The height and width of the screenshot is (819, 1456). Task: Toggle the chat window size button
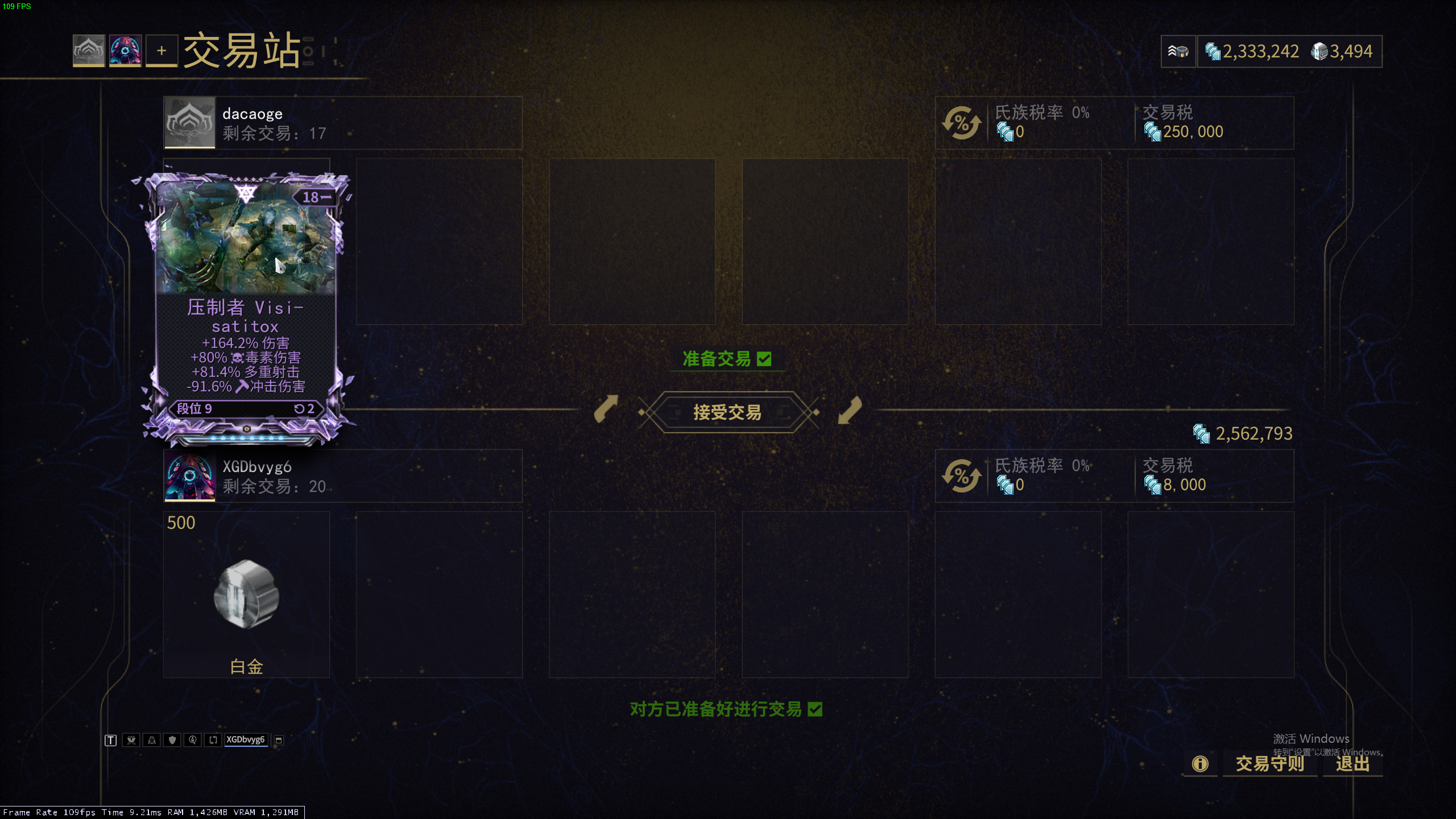(279, 740)
